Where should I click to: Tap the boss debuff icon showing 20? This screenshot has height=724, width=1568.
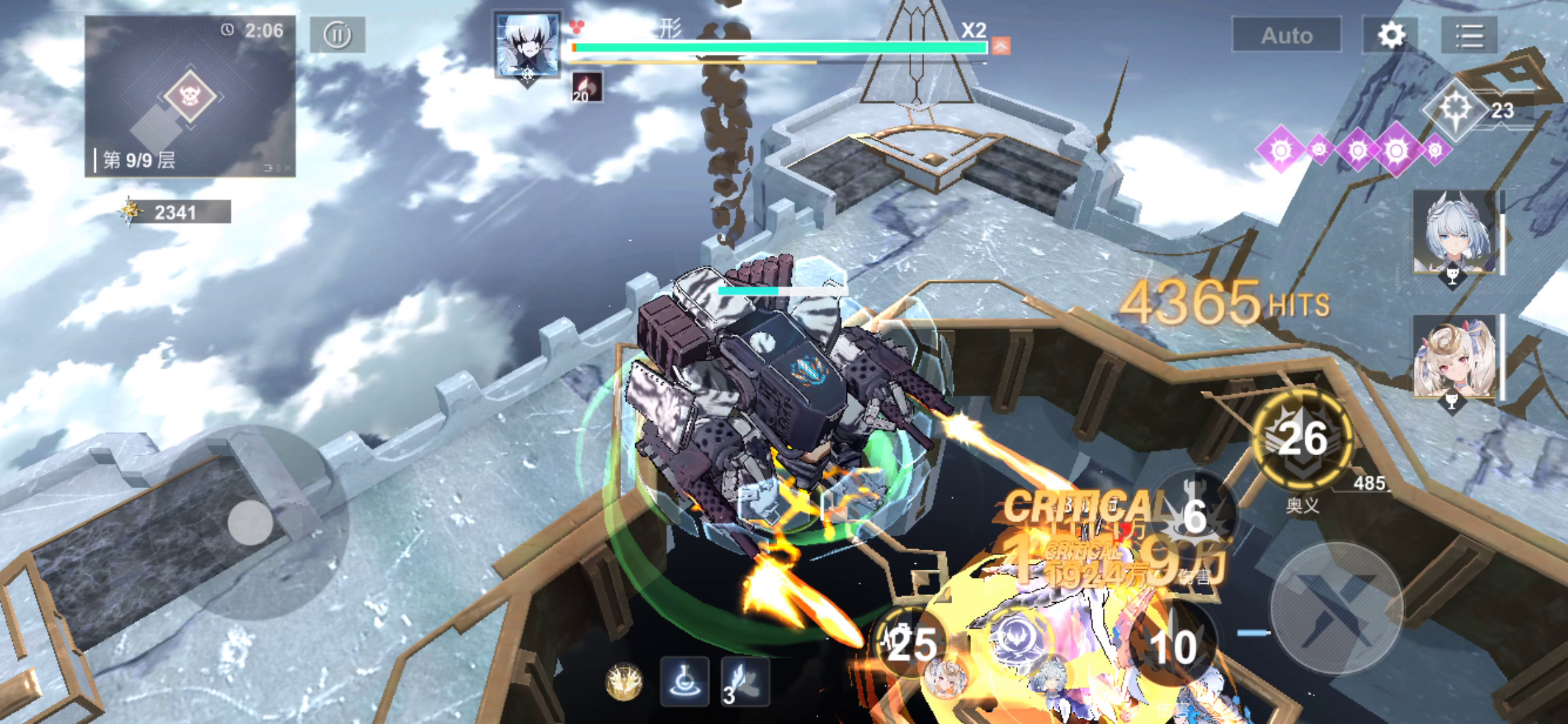click(586, 87)
